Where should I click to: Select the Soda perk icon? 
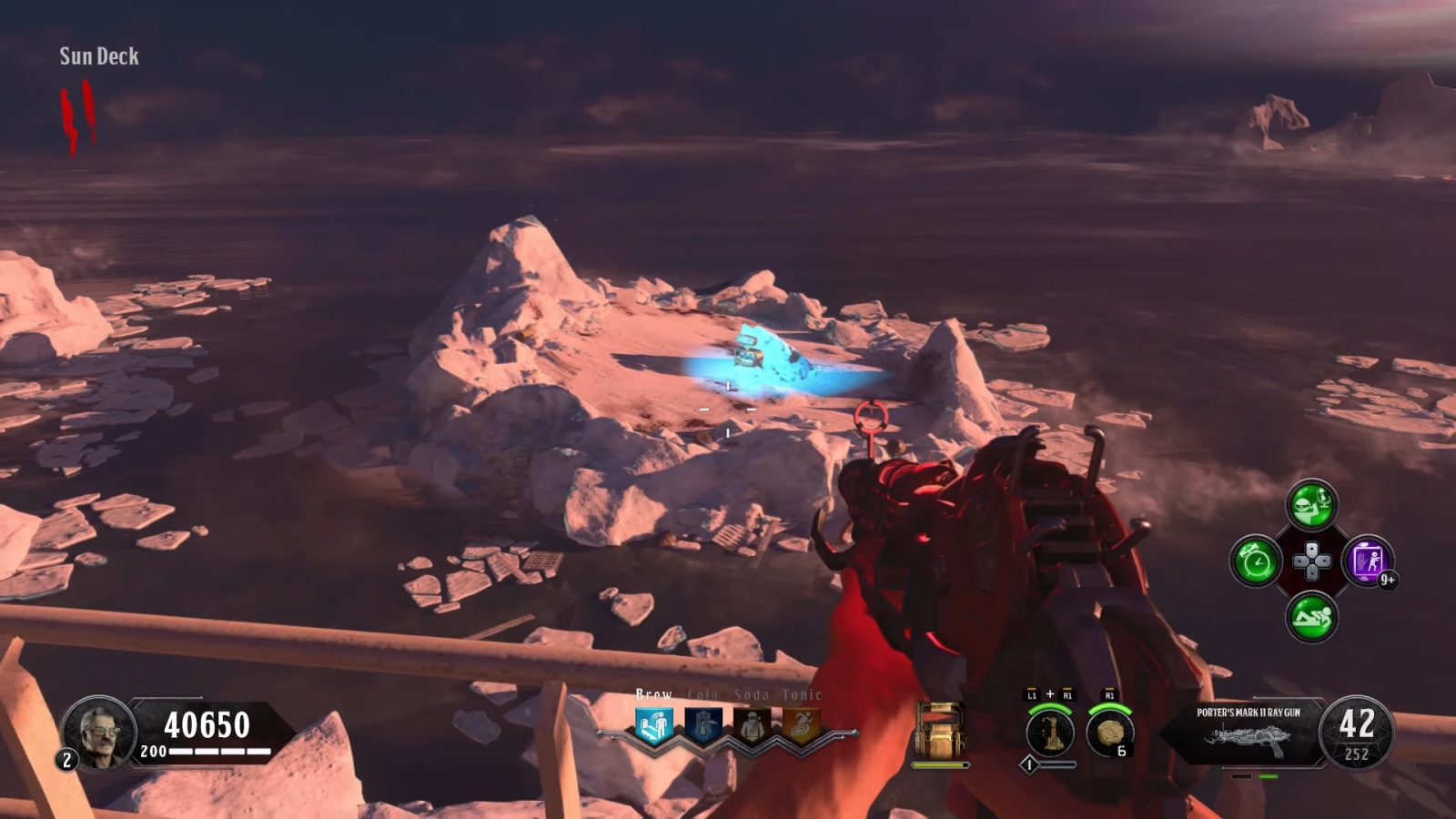point(752,726)
